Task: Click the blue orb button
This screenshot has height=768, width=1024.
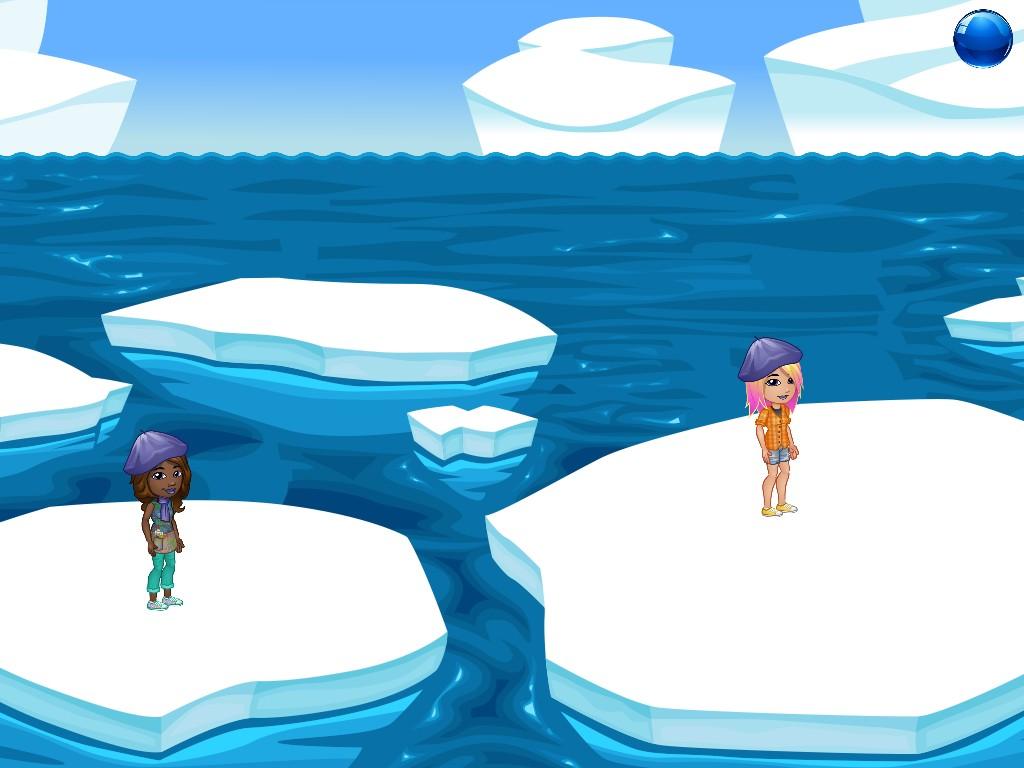Action: pyautogui.click(x=983, y=39)
